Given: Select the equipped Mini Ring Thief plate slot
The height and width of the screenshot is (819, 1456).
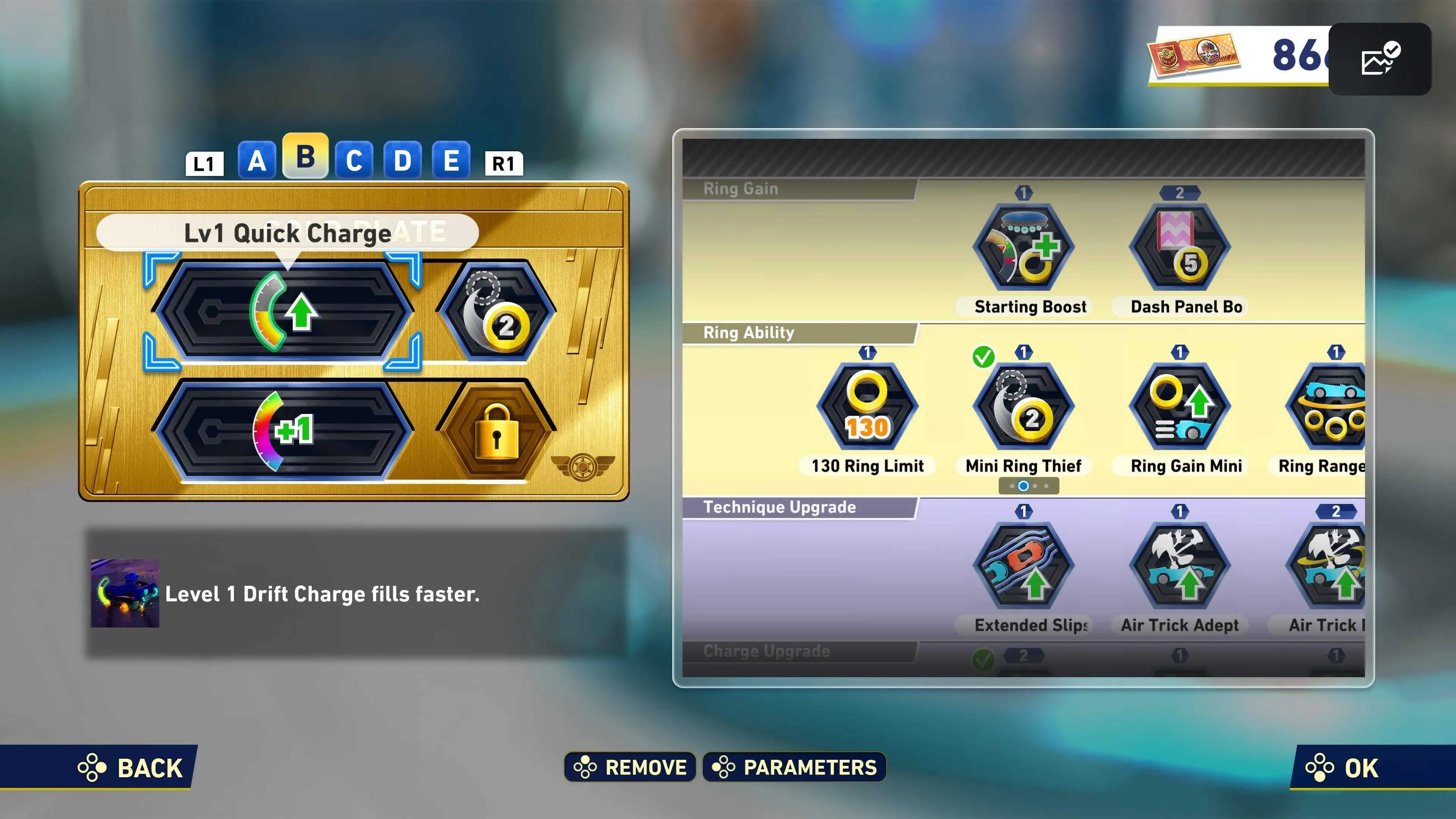Looking at the screenshot, I should click(496, 311).
